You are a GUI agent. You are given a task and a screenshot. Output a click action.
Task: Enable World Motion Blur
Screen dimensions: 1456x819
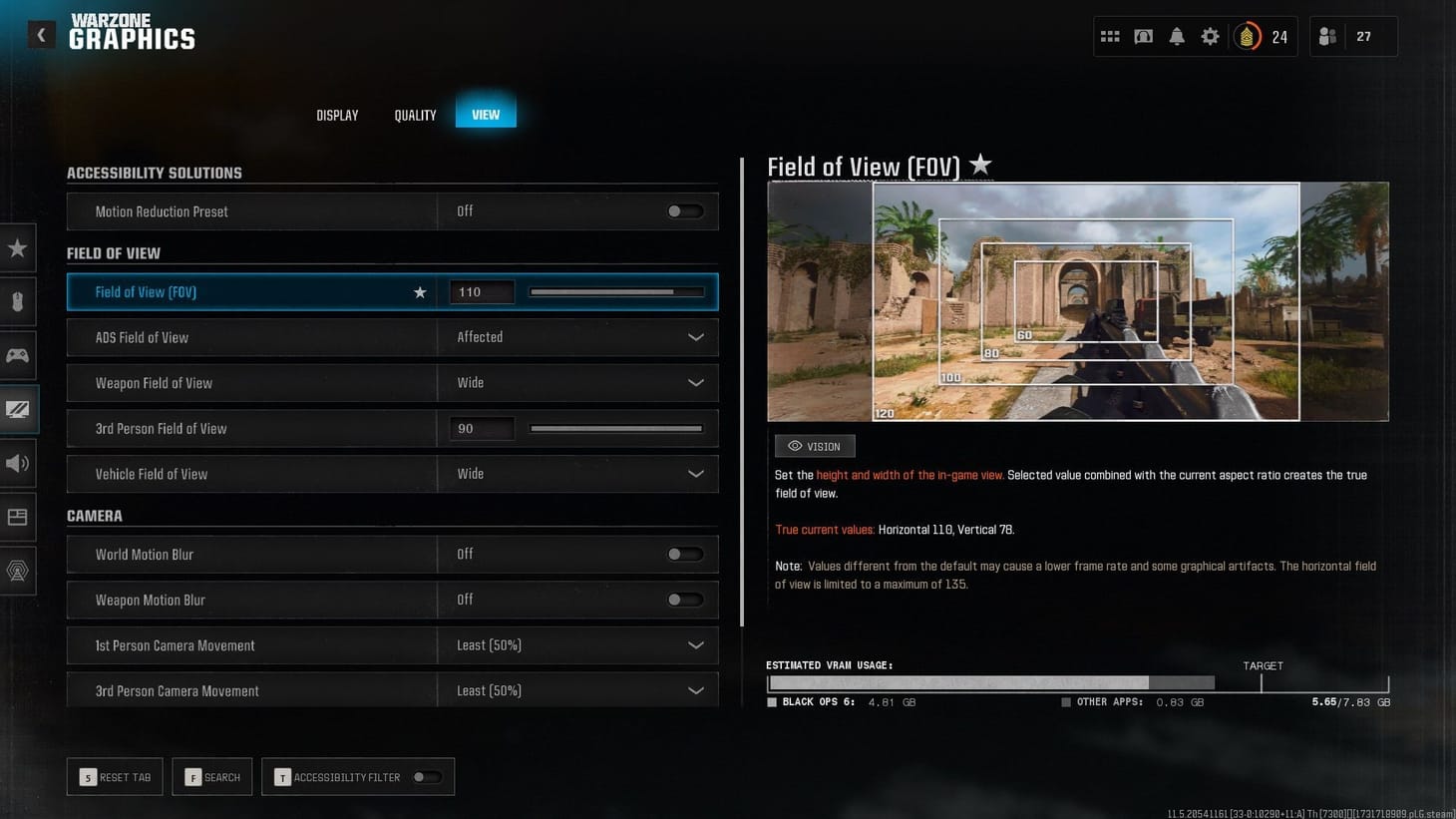(685, 554)
